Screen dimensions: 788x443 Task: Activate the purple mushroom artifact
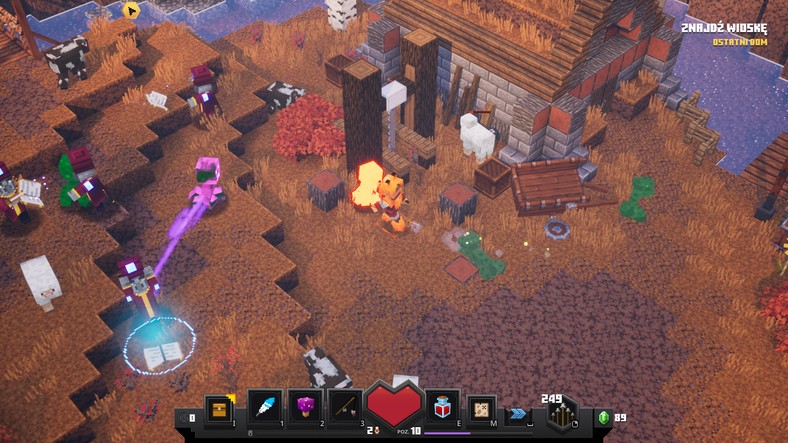[x=303, y=408]
